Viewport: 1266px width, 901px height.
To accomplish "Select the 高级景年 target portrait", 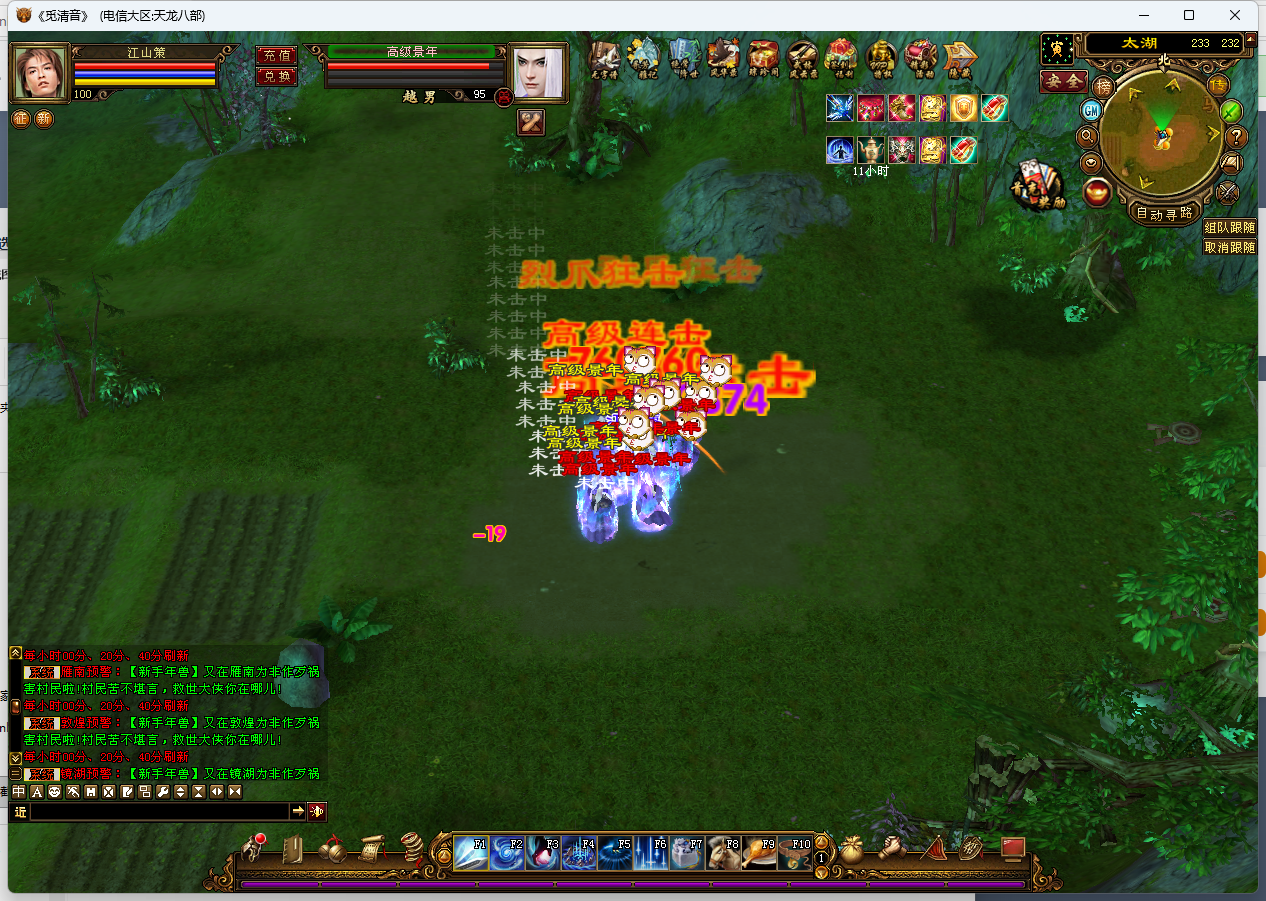I will point(538,72).
